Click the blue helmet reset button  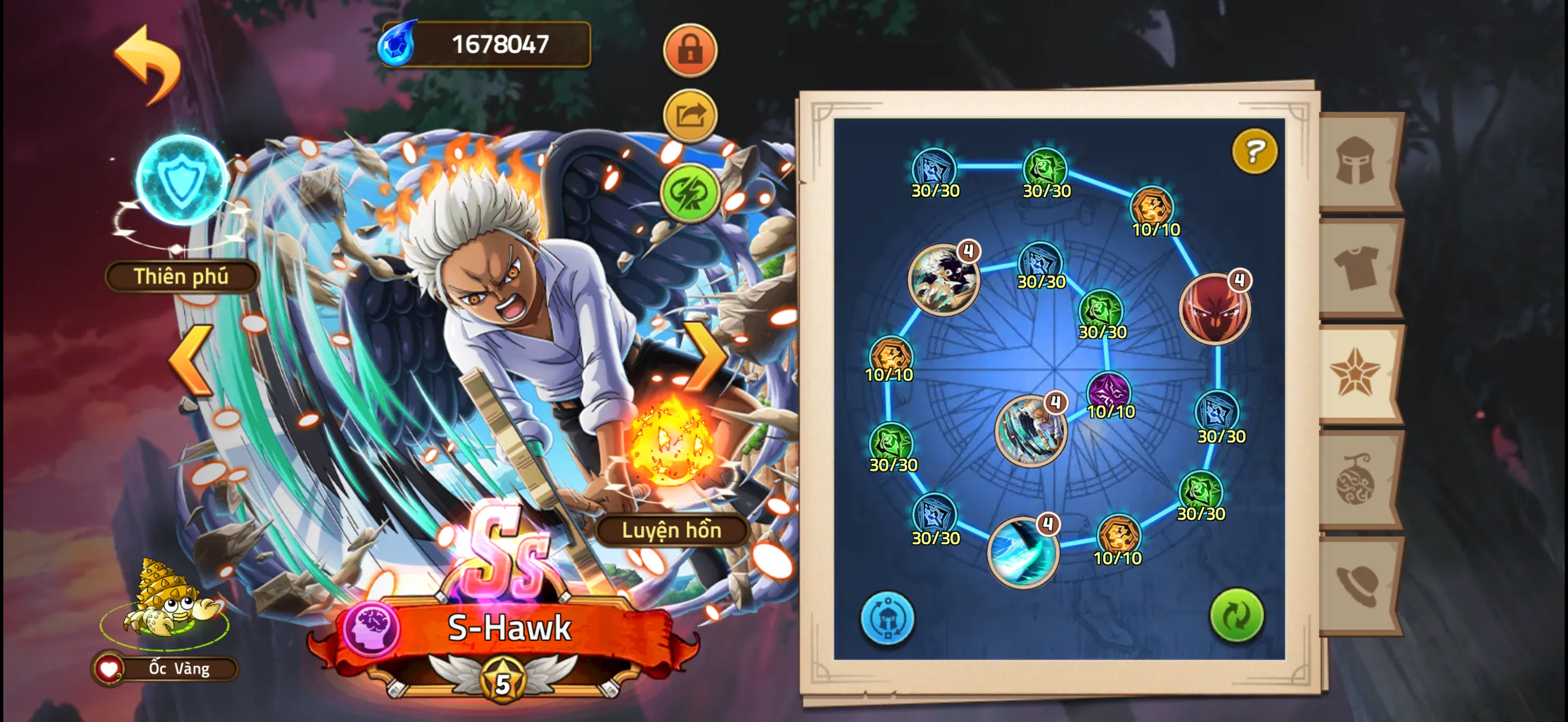coord(887,619)
